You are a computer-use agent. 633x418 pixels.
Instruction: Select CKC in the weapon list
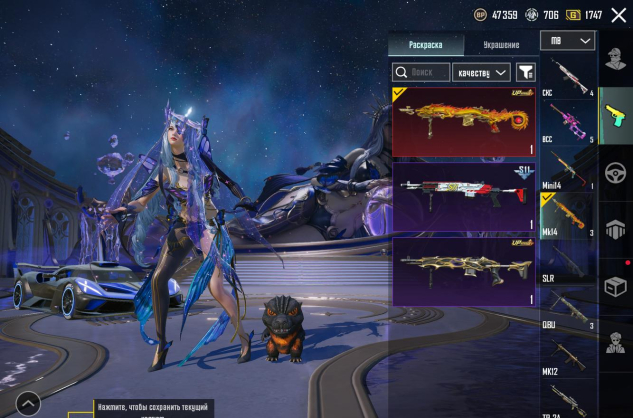coord(567,77)
